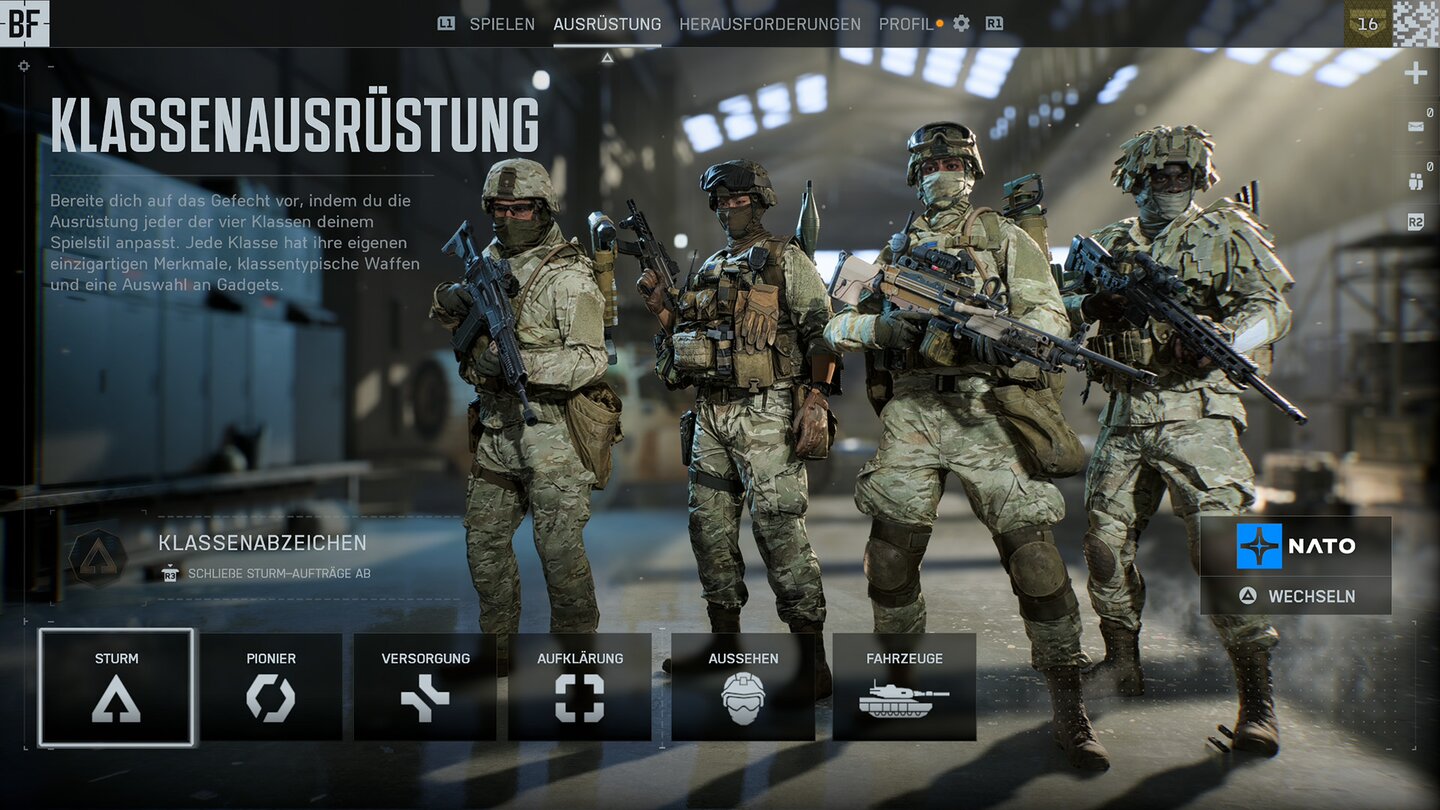Image resolution: width=1440 pixels, height=810 pixels.
Task: Switch to the Ausrüstung tab
Action: click(607, 24)
